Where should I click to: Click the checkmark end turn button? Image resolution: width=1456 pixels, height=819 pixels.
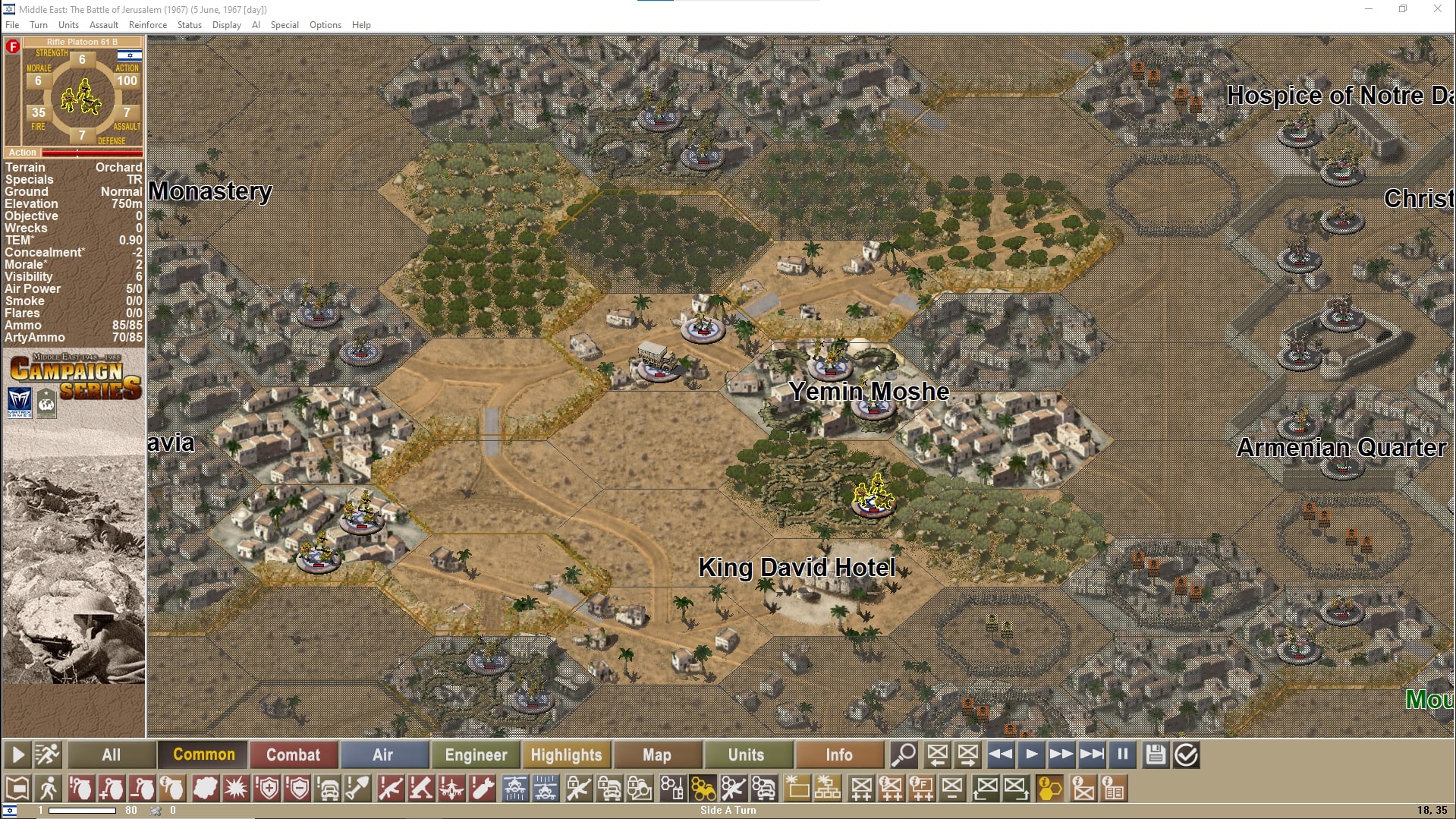point(1186,754)
